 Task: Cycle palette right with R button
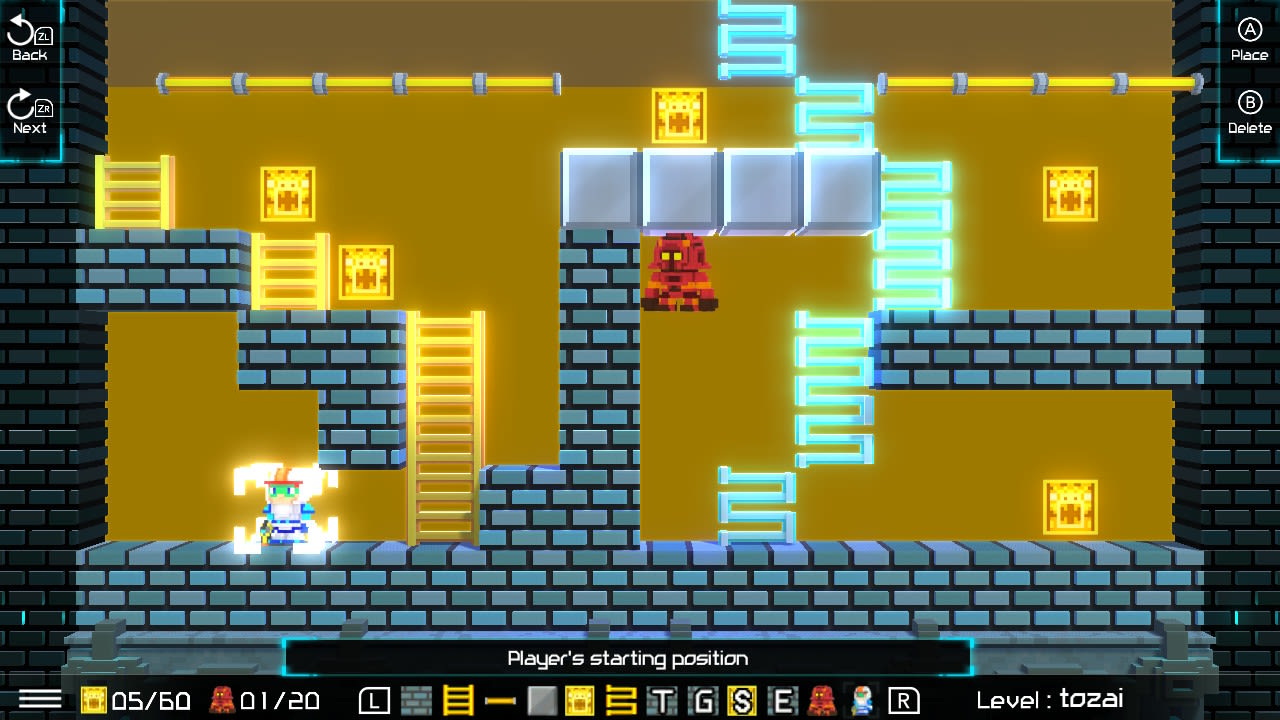(x=904, y=702)
